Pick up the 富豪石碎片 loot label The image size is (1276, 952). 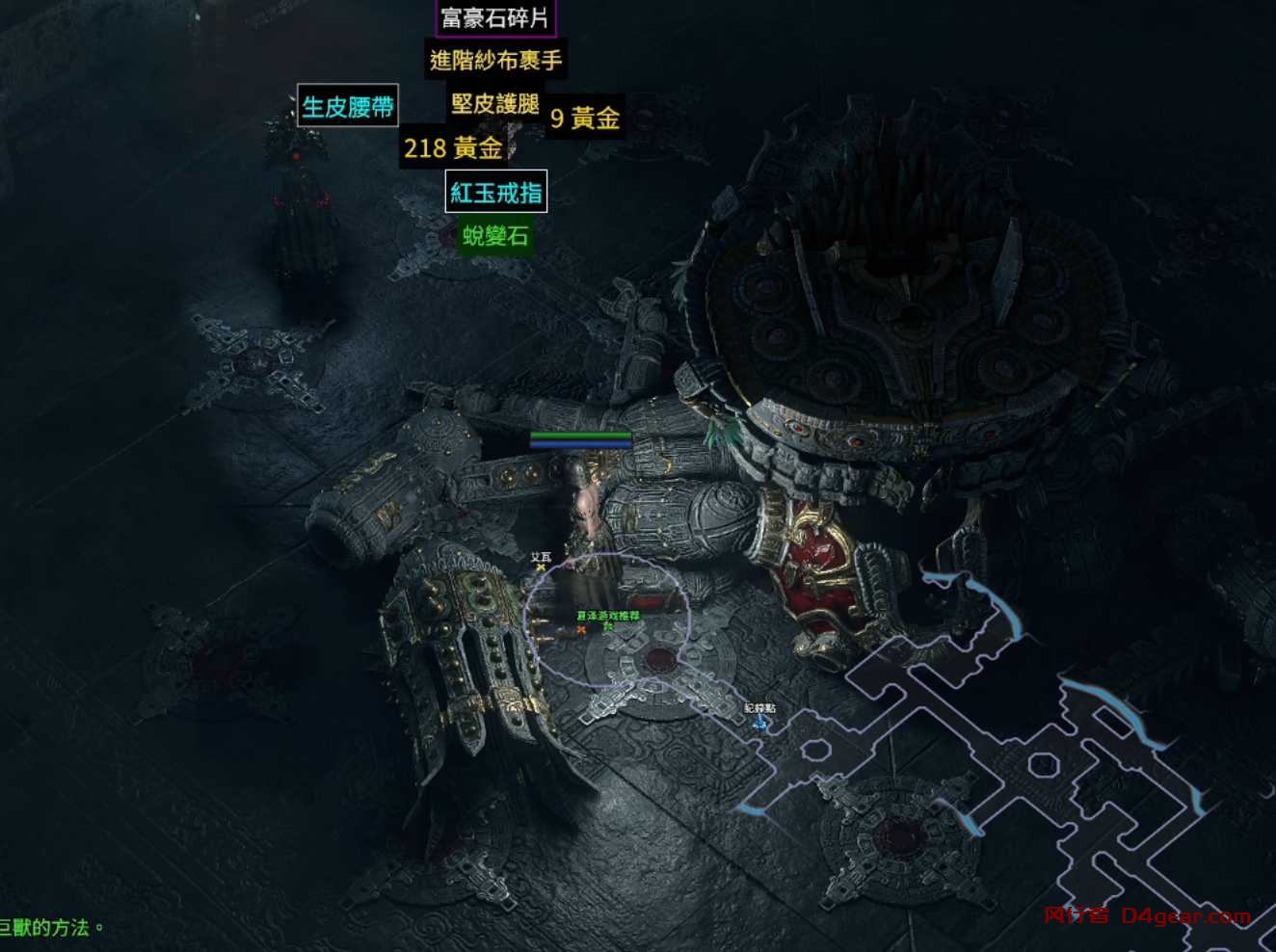pos(495,18)
